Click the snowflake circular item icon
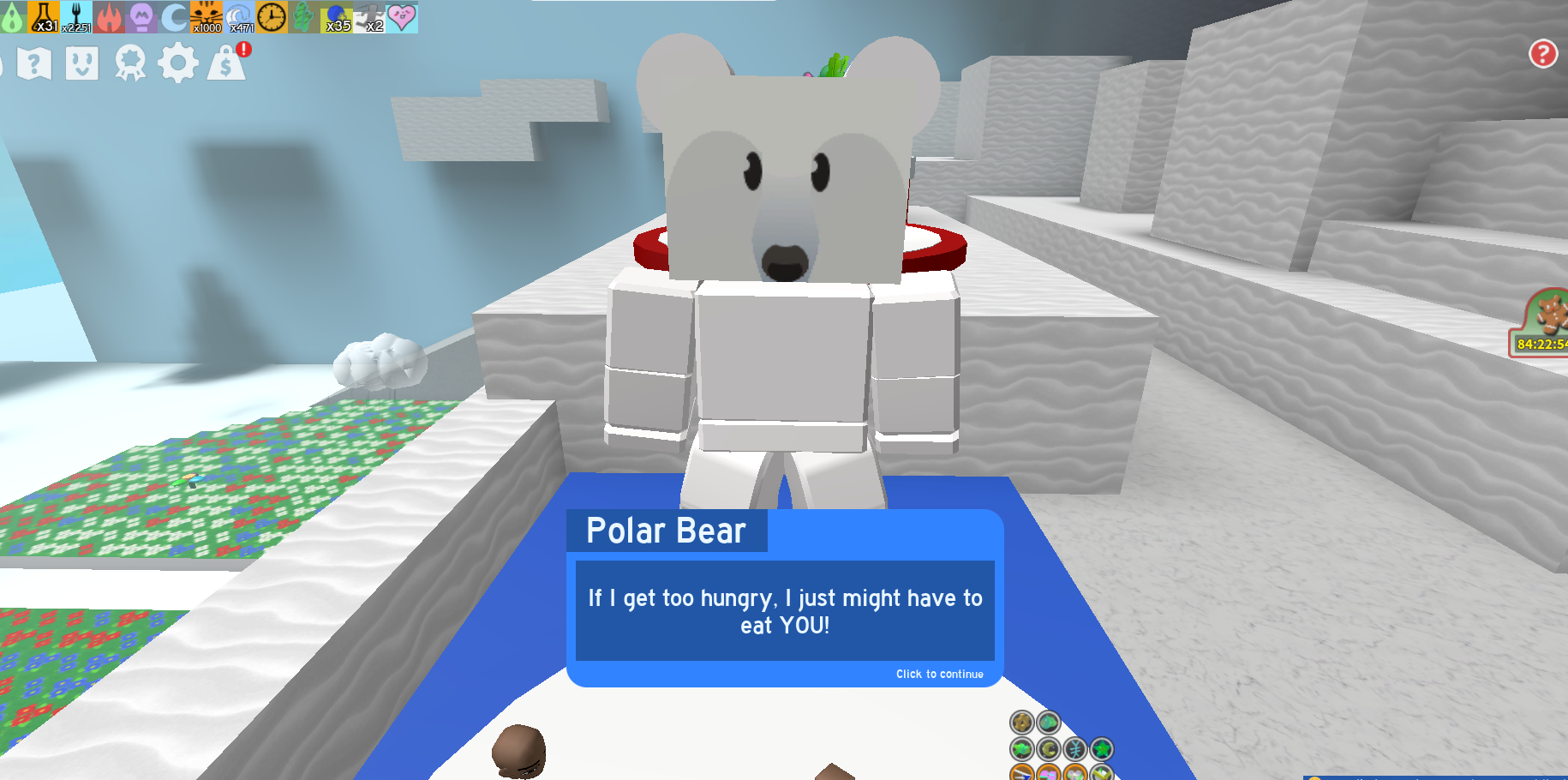The image size is (1568, 780). click(x=1074, y=749)
